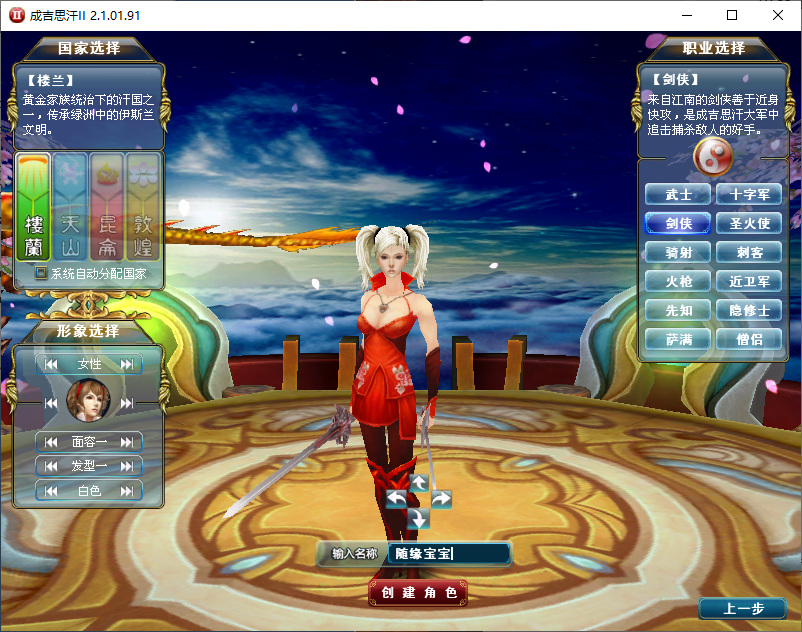Choose the 武士 class
This screenshot has height=632, width=802.
tap(678, 195)
